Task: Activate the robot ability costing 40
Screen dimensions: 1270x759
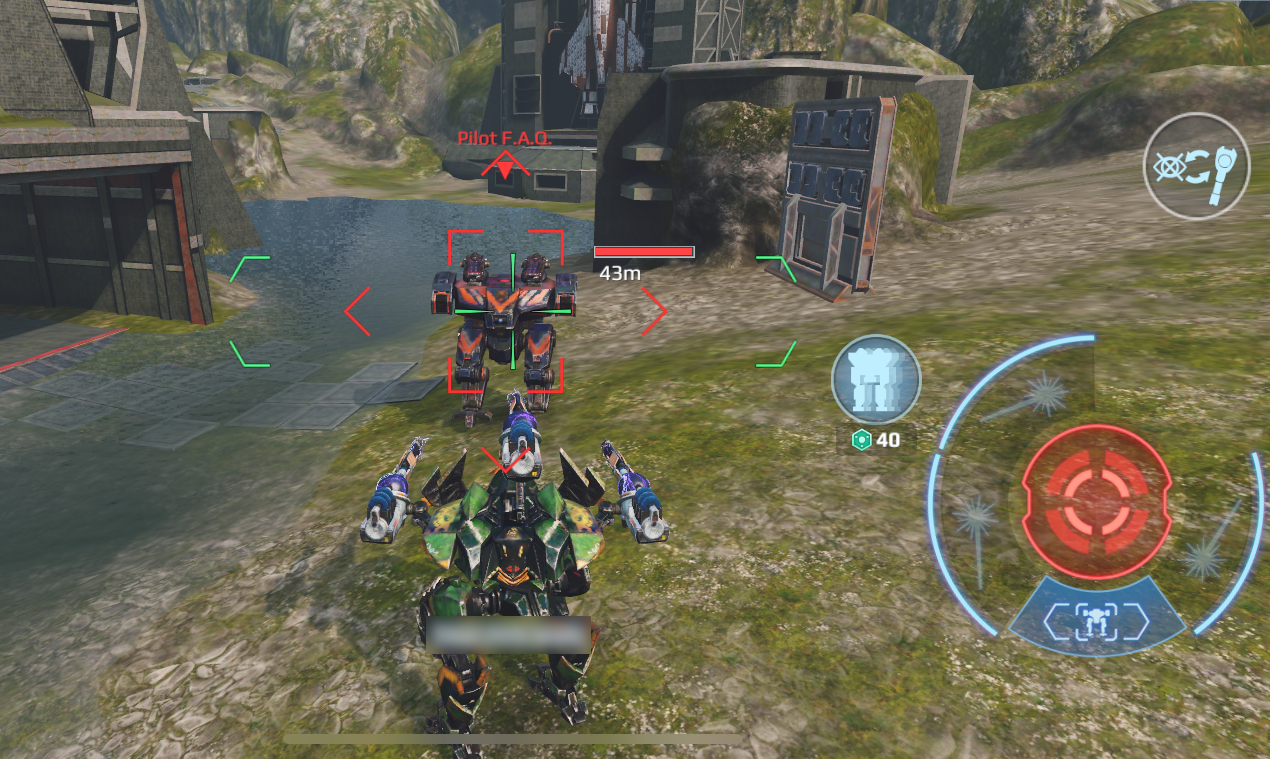Action: [876, 379]
